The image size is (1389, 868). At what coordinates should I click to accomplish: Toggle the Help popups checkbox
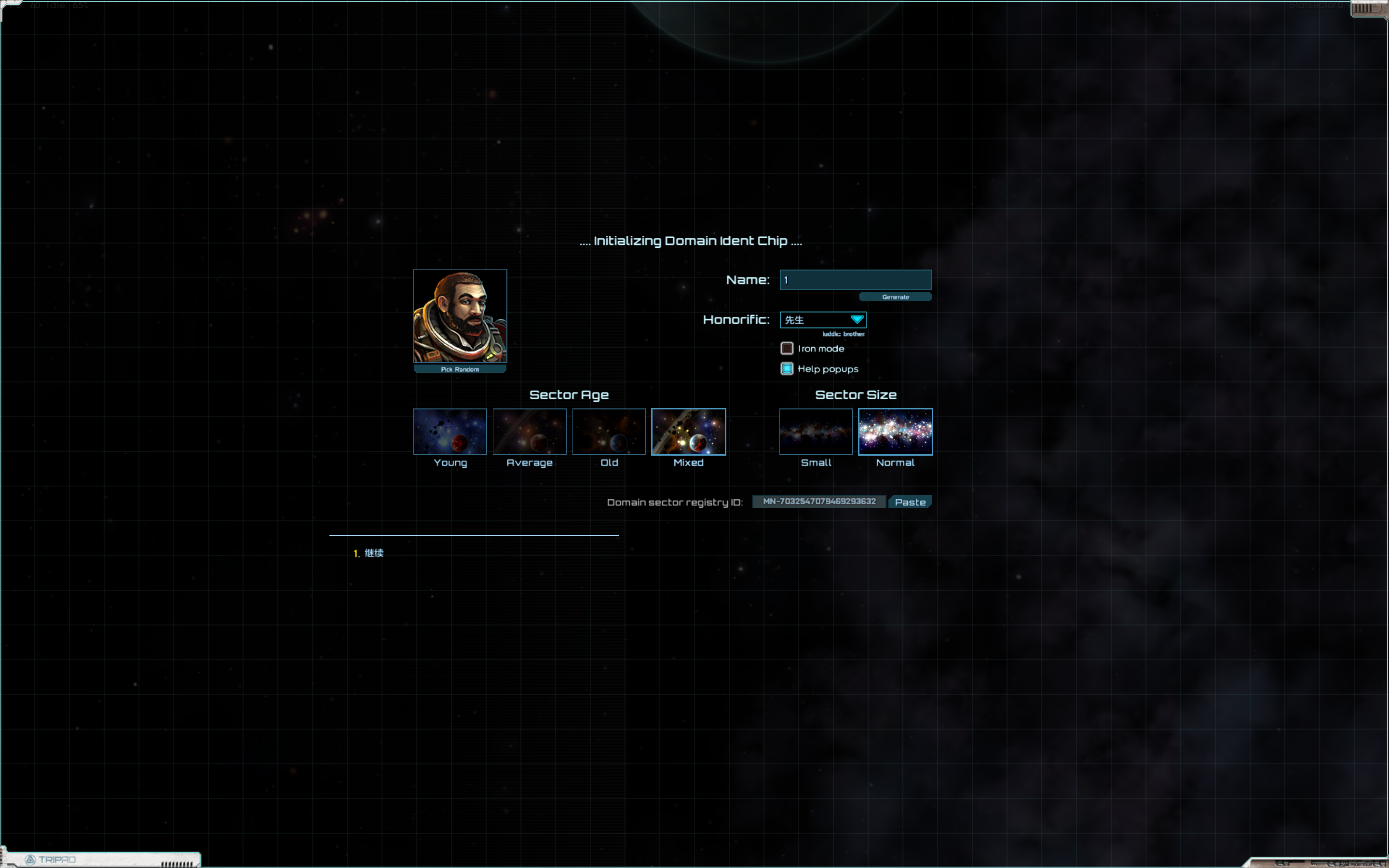[x=787, y=368]
